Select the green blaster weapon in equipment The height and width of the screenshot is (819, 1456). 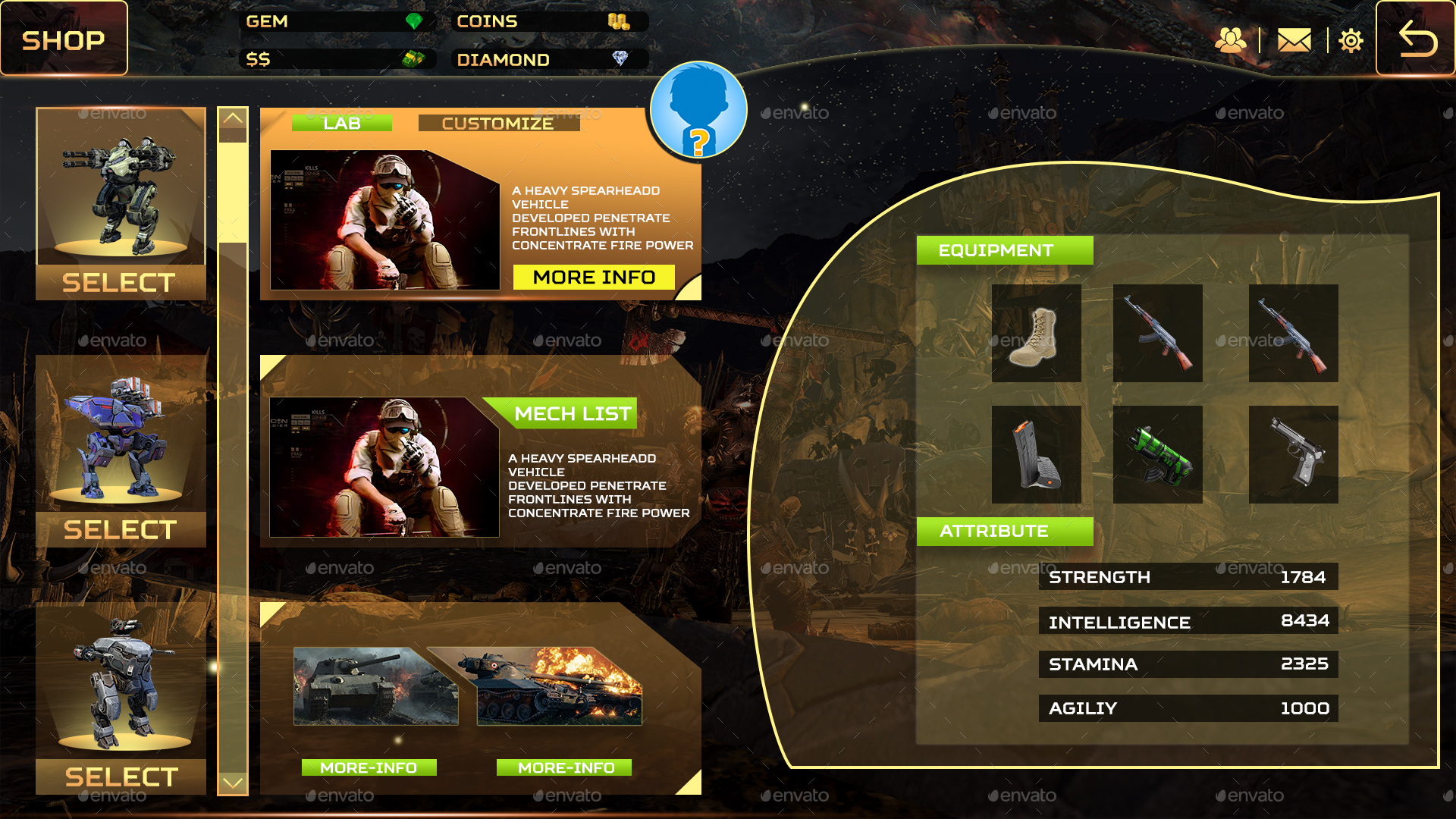(1157, 454)
